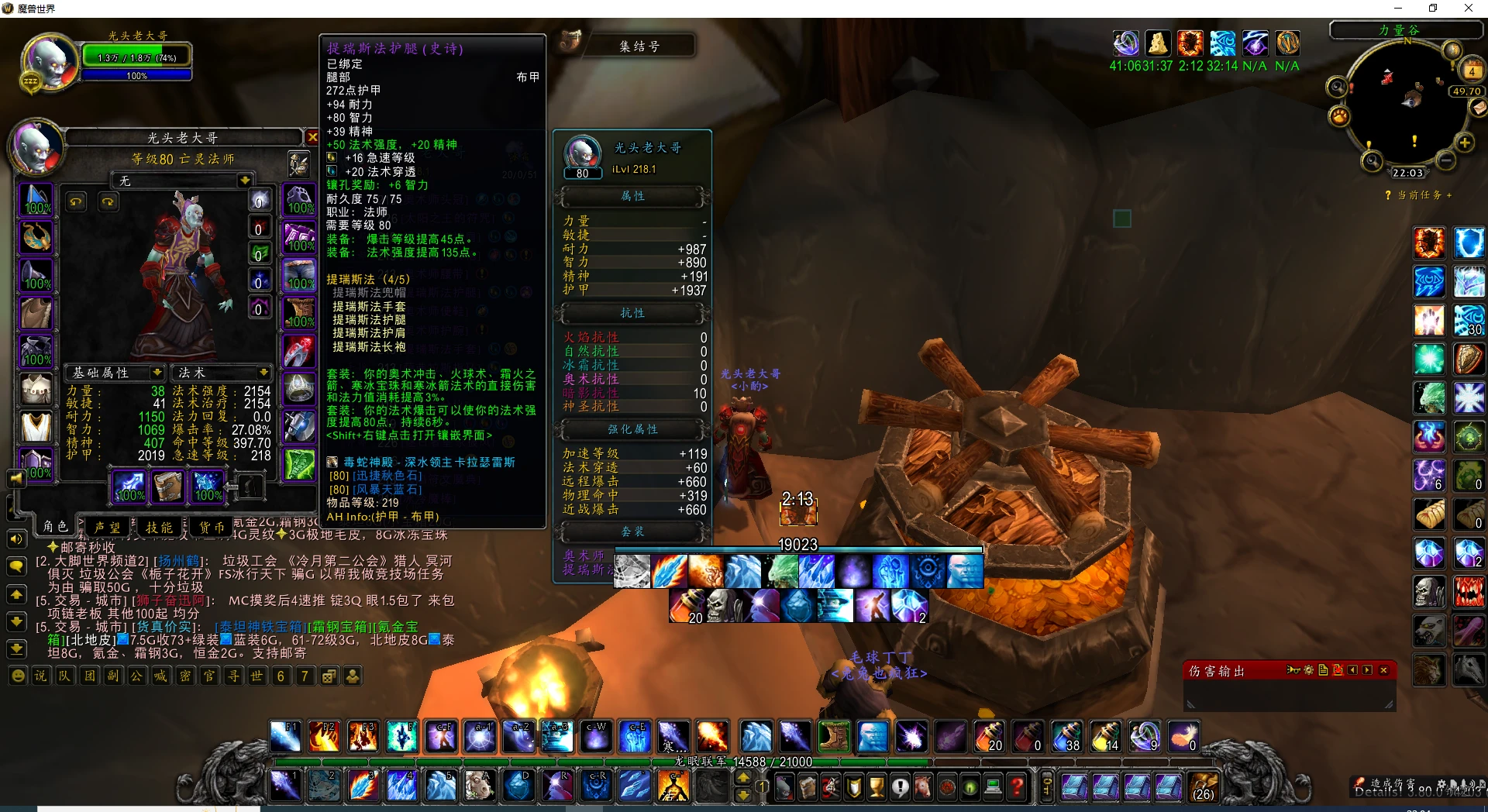The width and height of the screenshot is (1488, 812).
Task: Close the 伤害输出 damage meter window
Action: coord(1383,670)
